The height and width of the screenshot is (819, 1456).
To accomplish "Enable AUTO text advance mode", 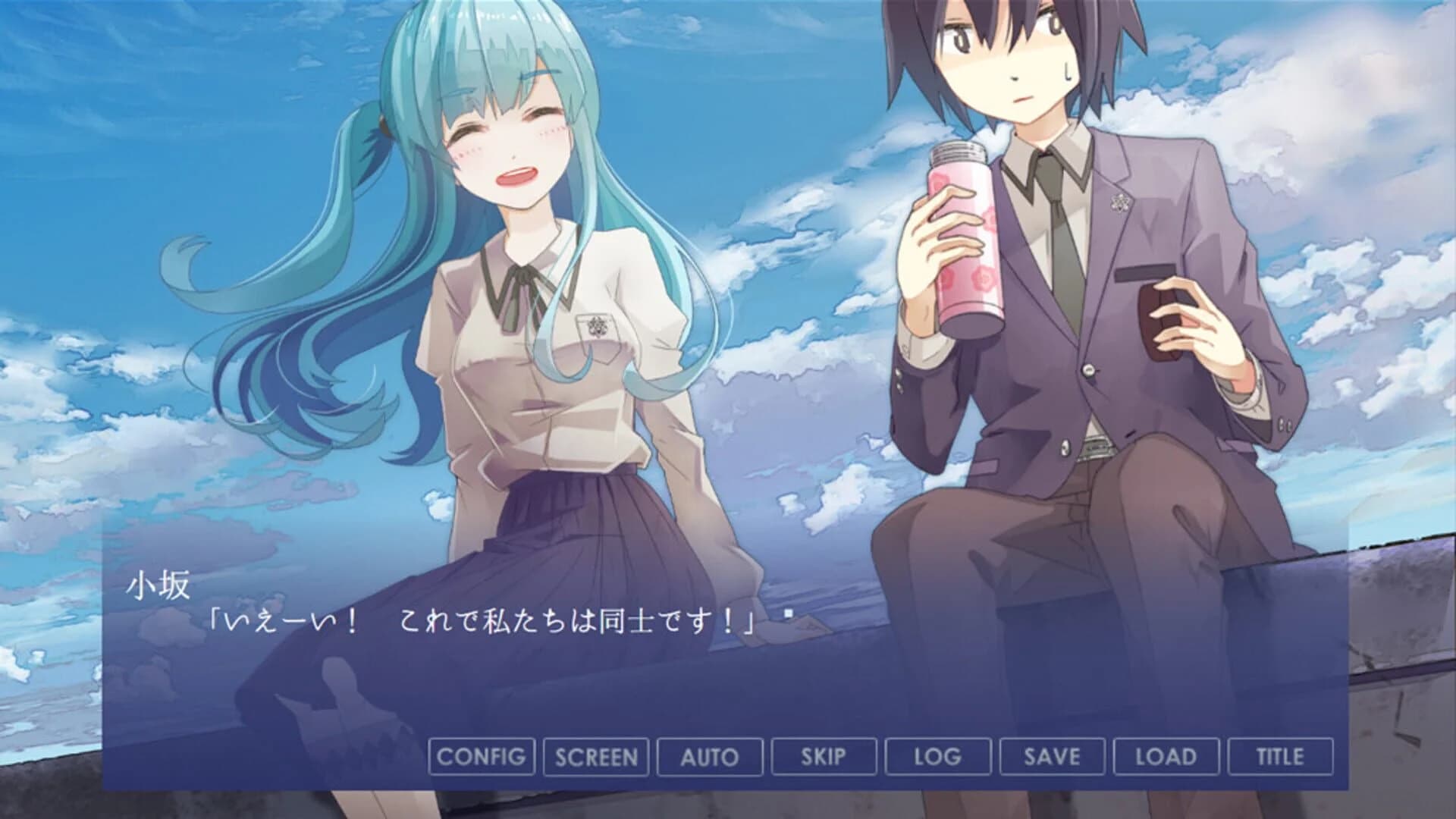I will [710, 755].
